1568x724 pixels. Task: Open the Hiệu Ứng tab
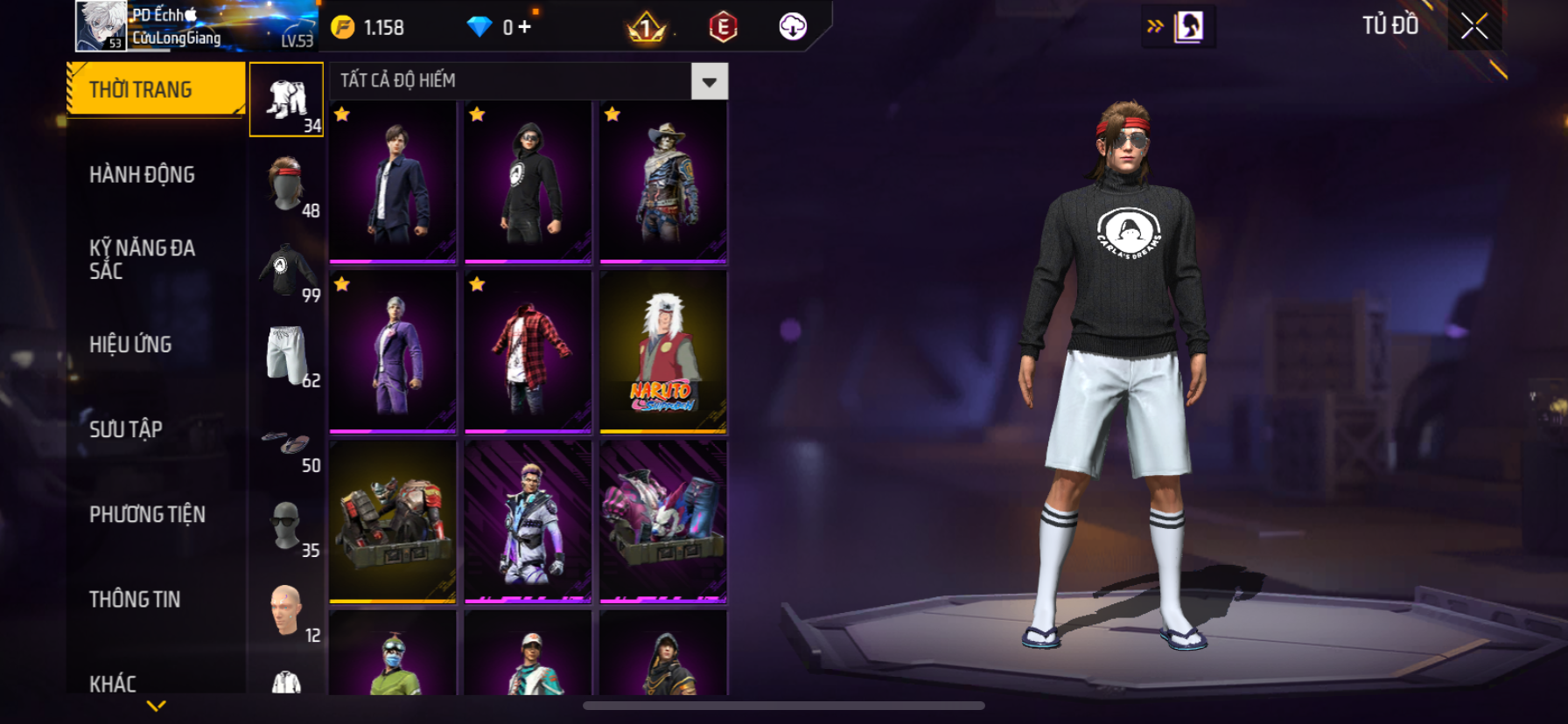130,345
